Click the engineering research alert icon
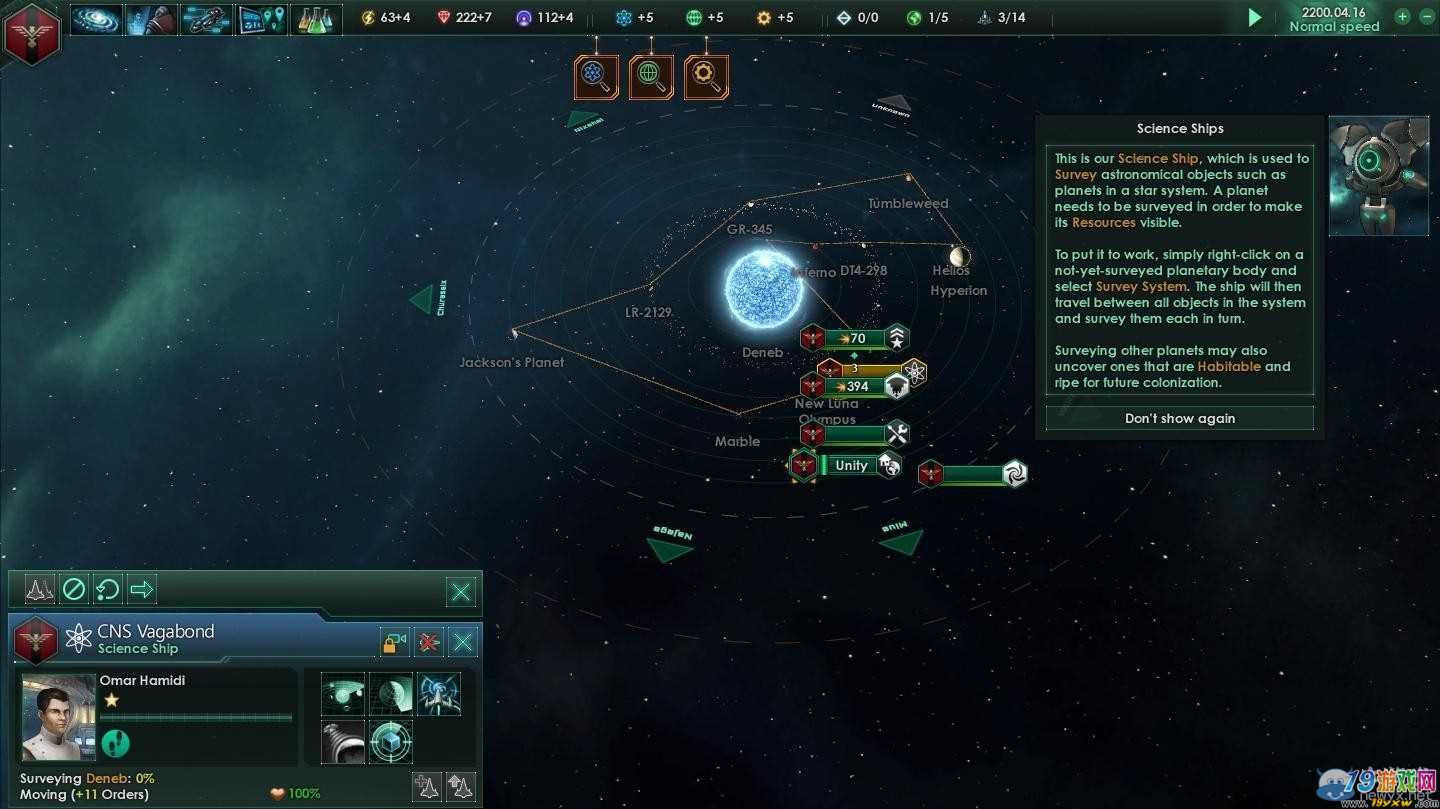Screen dimensions: 1440x809 coord(706,77)
